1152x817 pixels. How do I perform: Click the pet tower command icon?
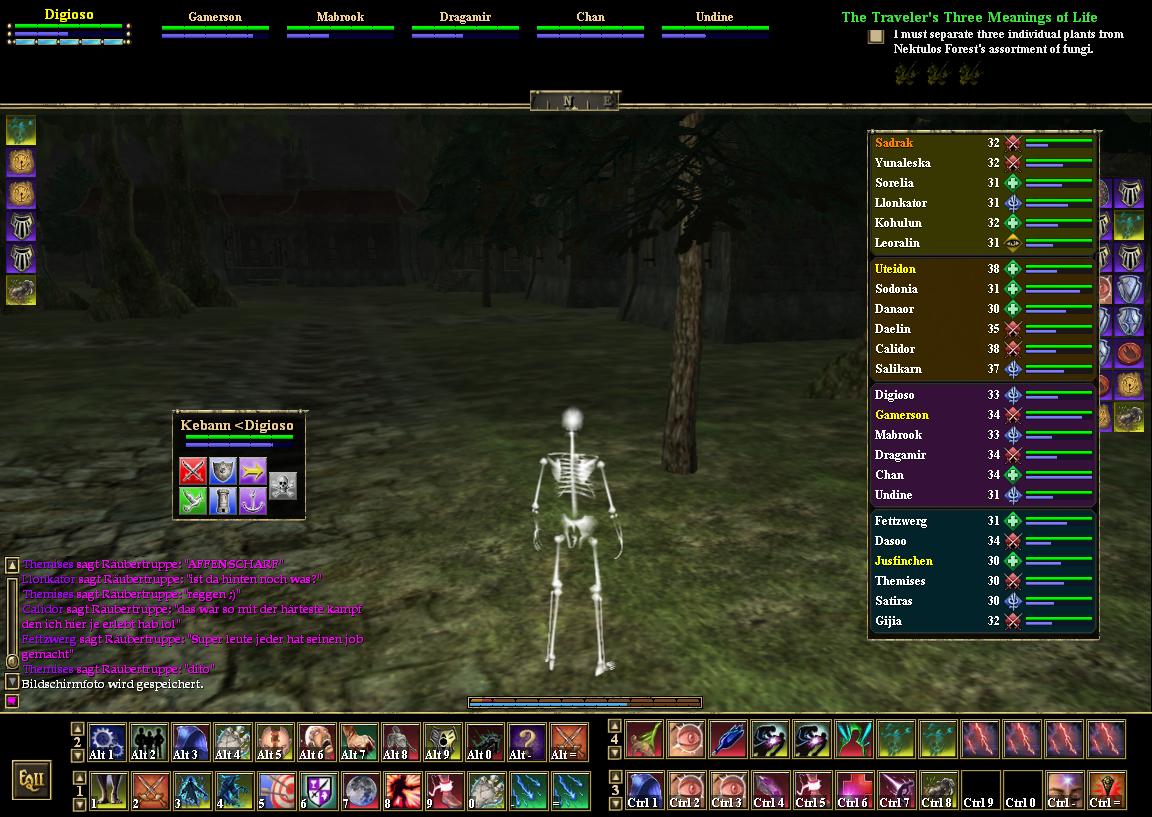click(223, 501)
